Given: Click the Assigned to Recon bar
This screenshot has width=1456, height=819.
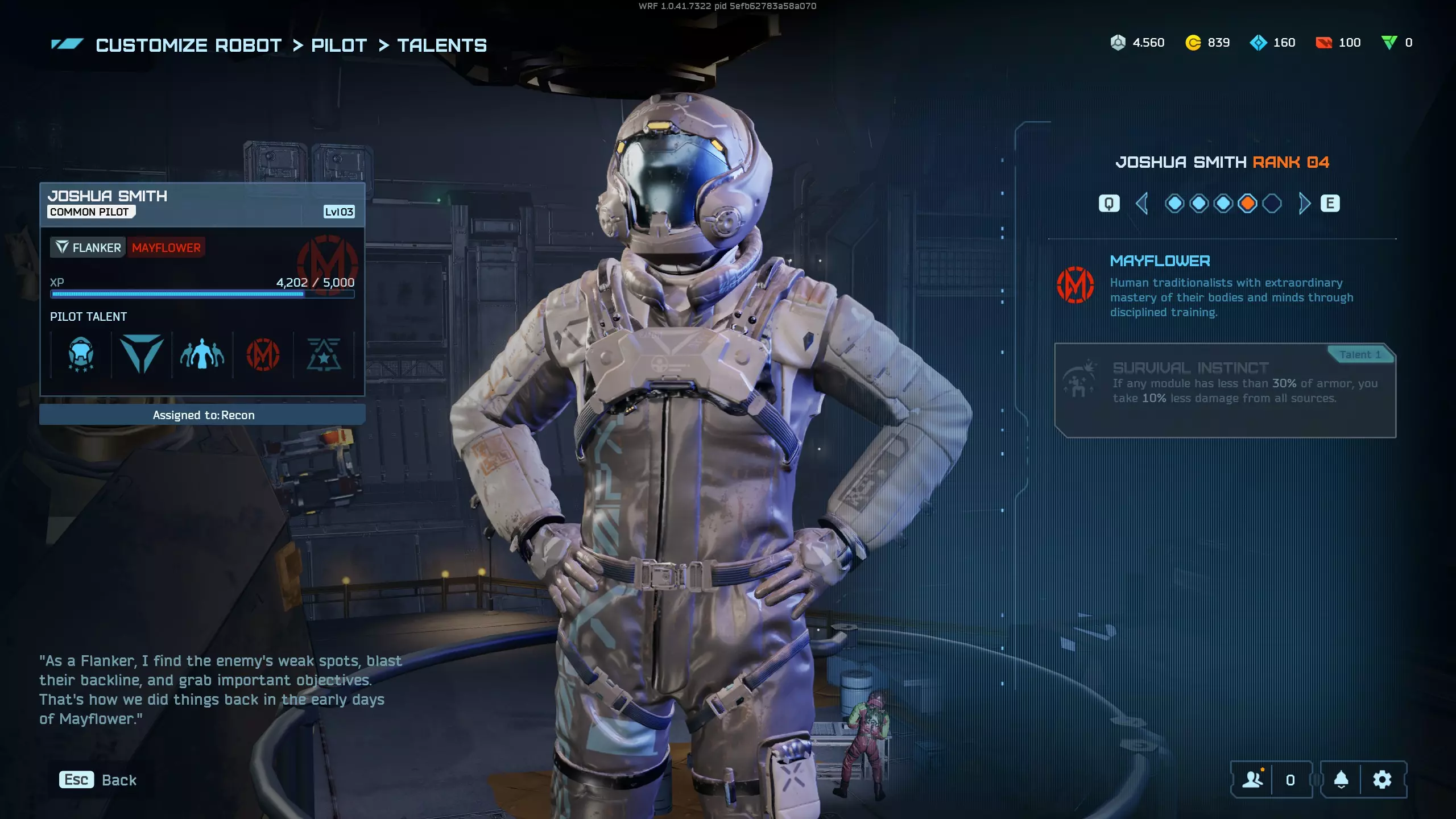Looking at the screenshot, I should [202, 415].
